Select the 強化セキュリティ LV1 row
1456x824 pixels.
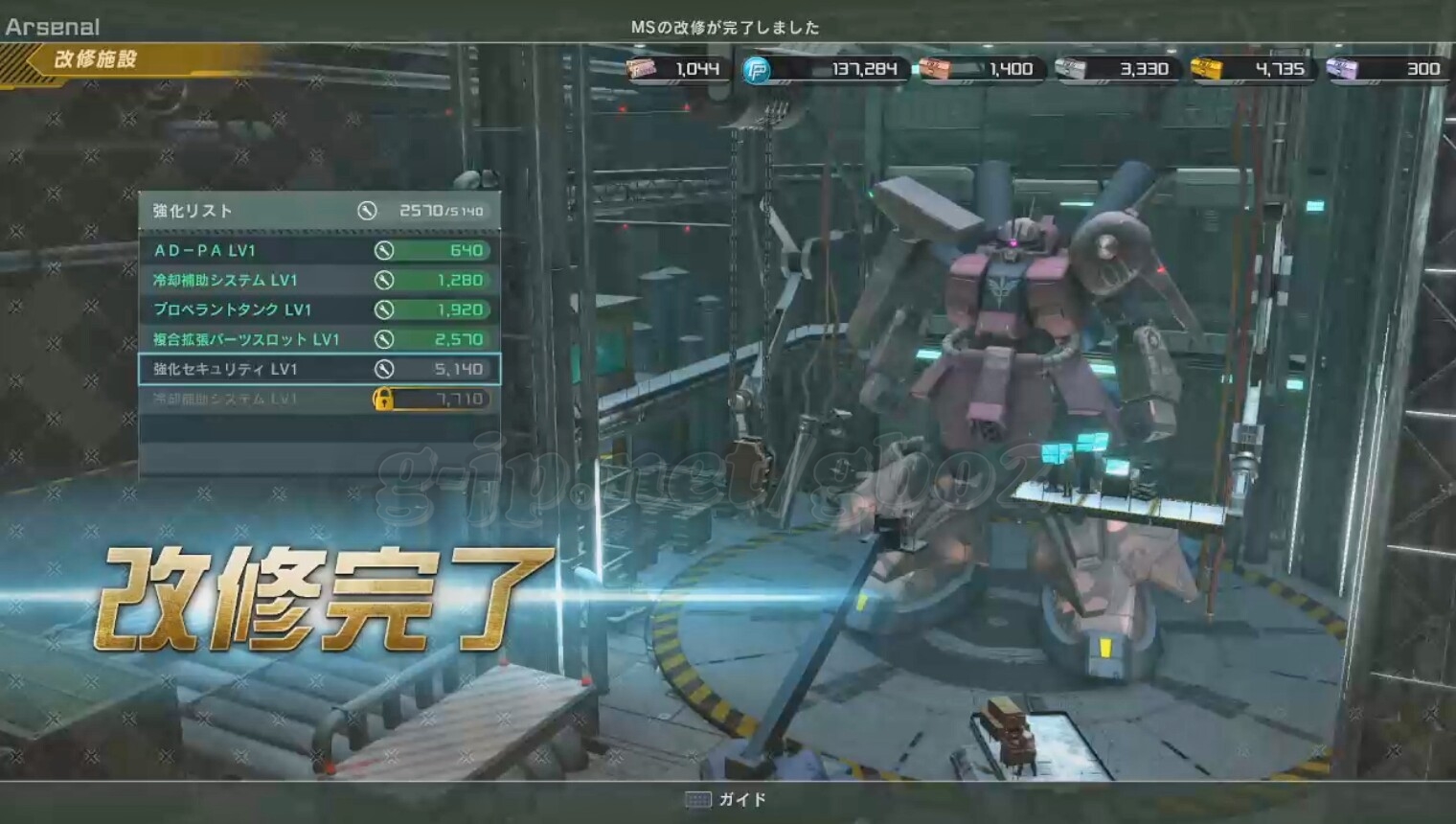pyautogui.click(x=319, y=369)
